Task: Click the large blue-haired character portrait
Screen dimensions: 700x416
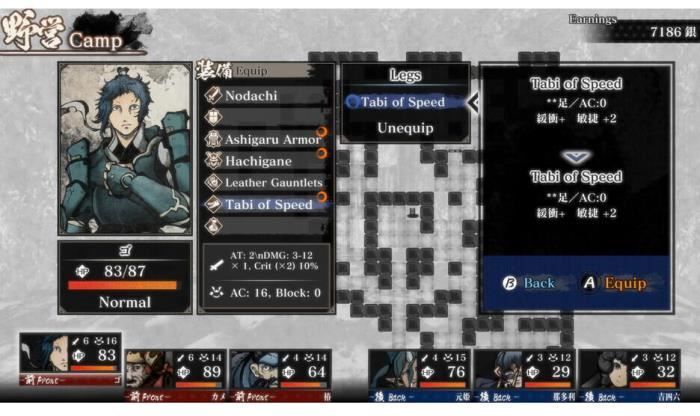Action: 125,150
